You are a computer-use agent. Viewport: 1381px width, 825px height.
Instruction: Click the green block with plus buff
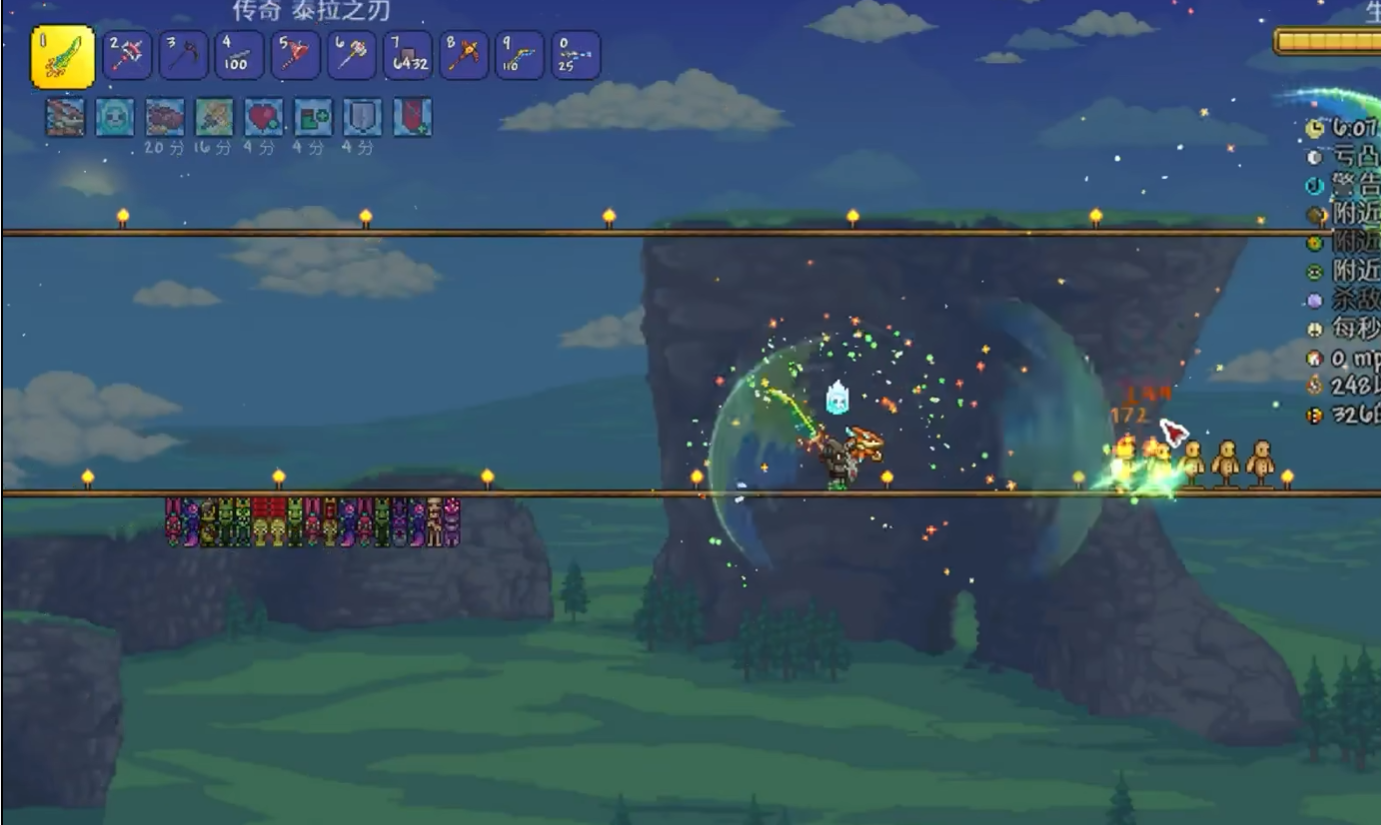pyautogui.click(x=313, y=117)
